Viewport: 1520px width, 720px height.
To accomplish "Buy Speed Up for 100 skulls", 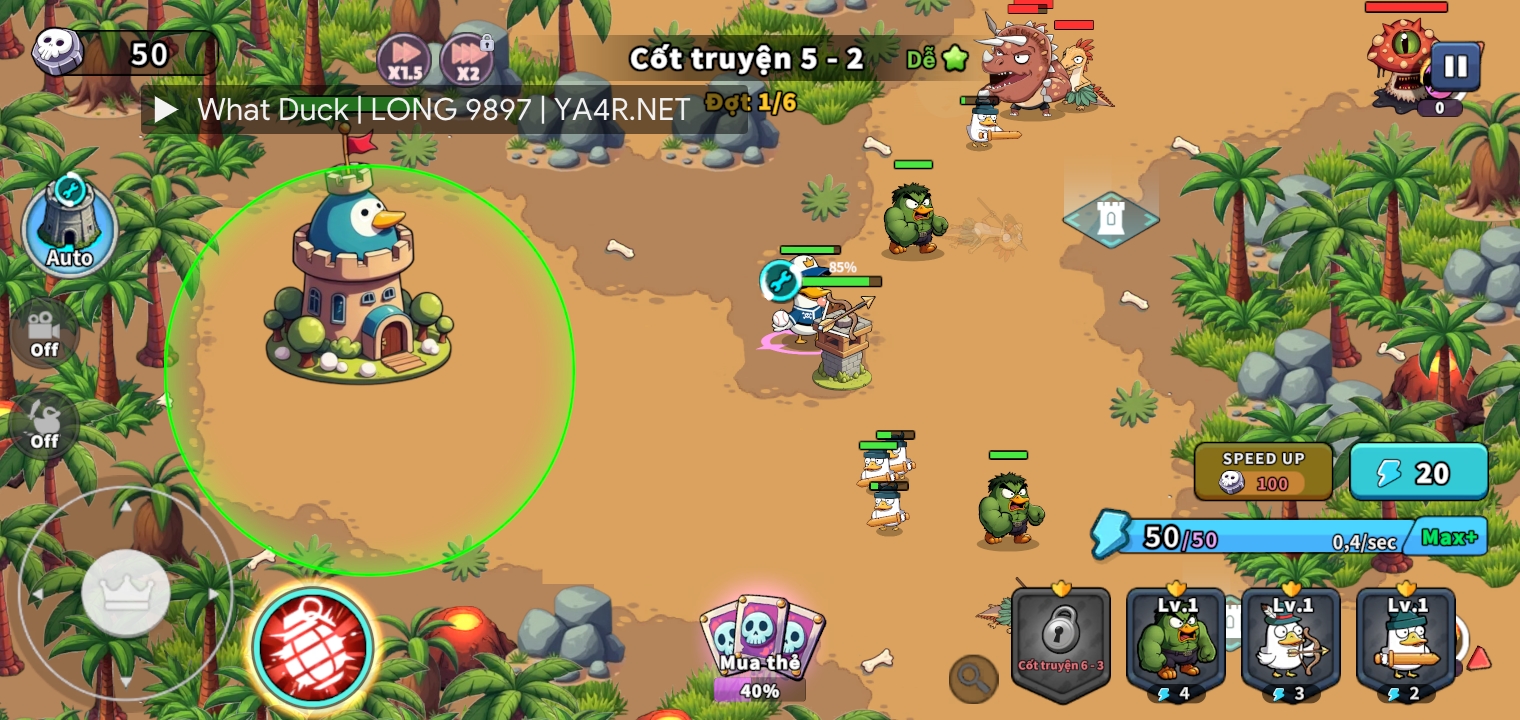I will coord(1263,471).
